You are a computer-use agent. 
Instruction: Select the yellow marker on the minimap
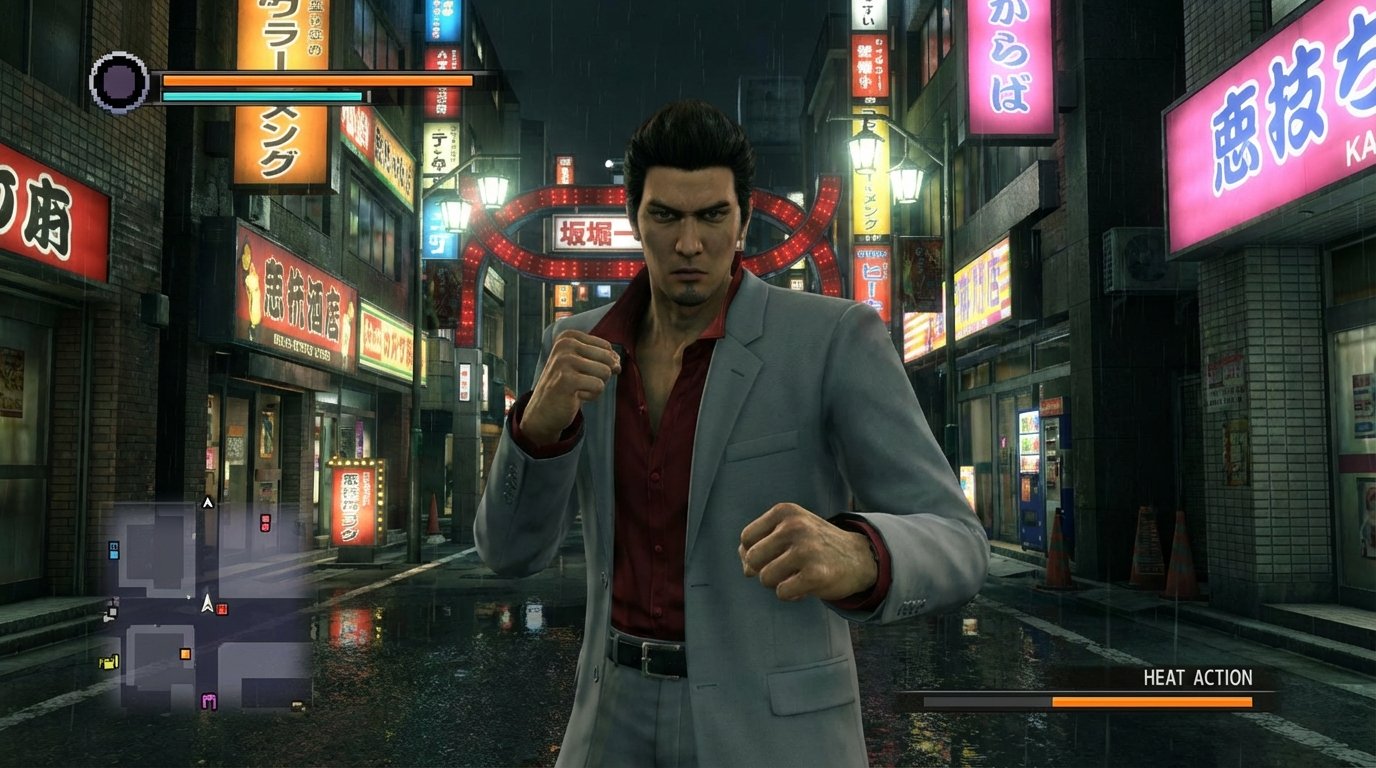[109, 661]
